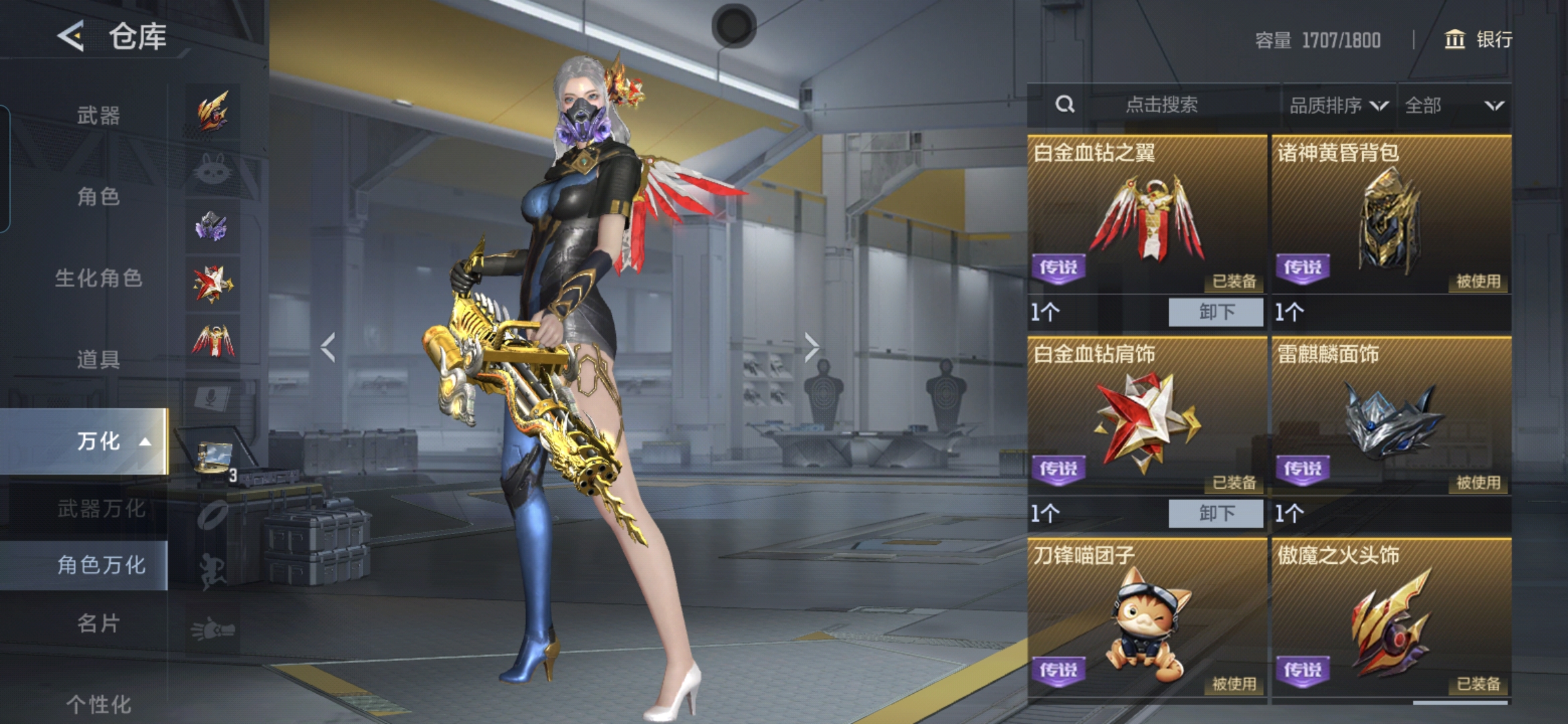The image size is (1568, 724).
Task: Open the 名片 category
Action: pos(98,623)
